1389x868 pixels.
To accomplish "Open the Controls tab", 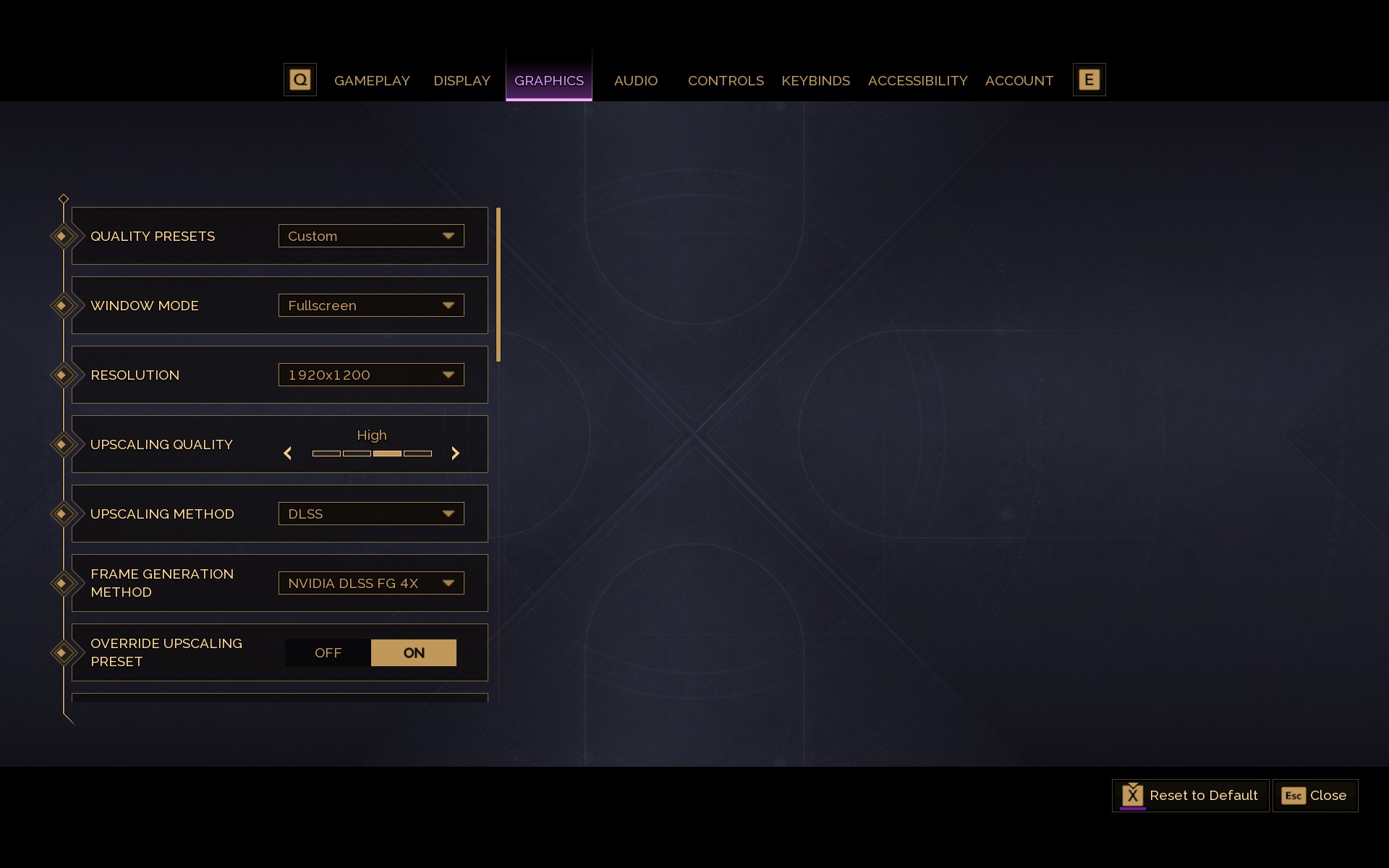I will click(726, 81).
